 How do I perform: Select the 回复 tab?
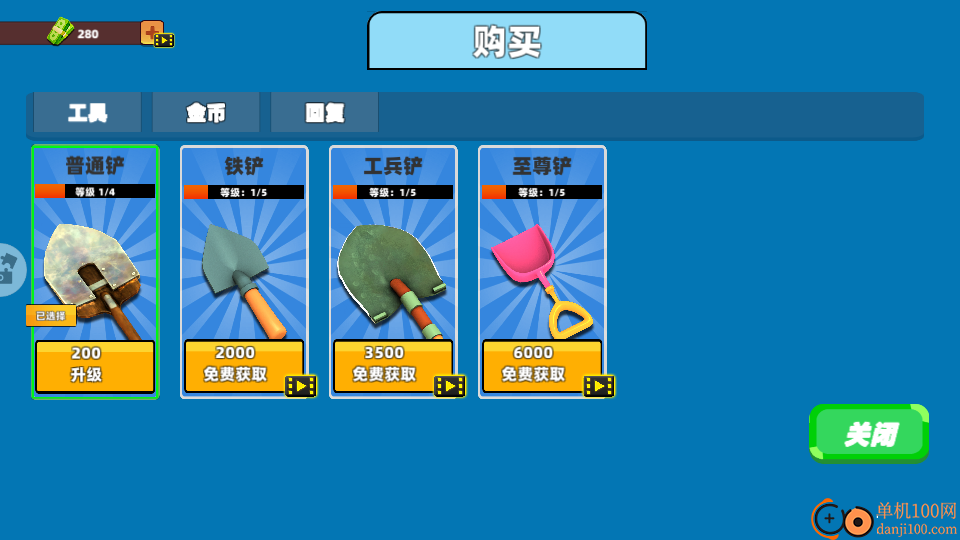pos(325,113)
